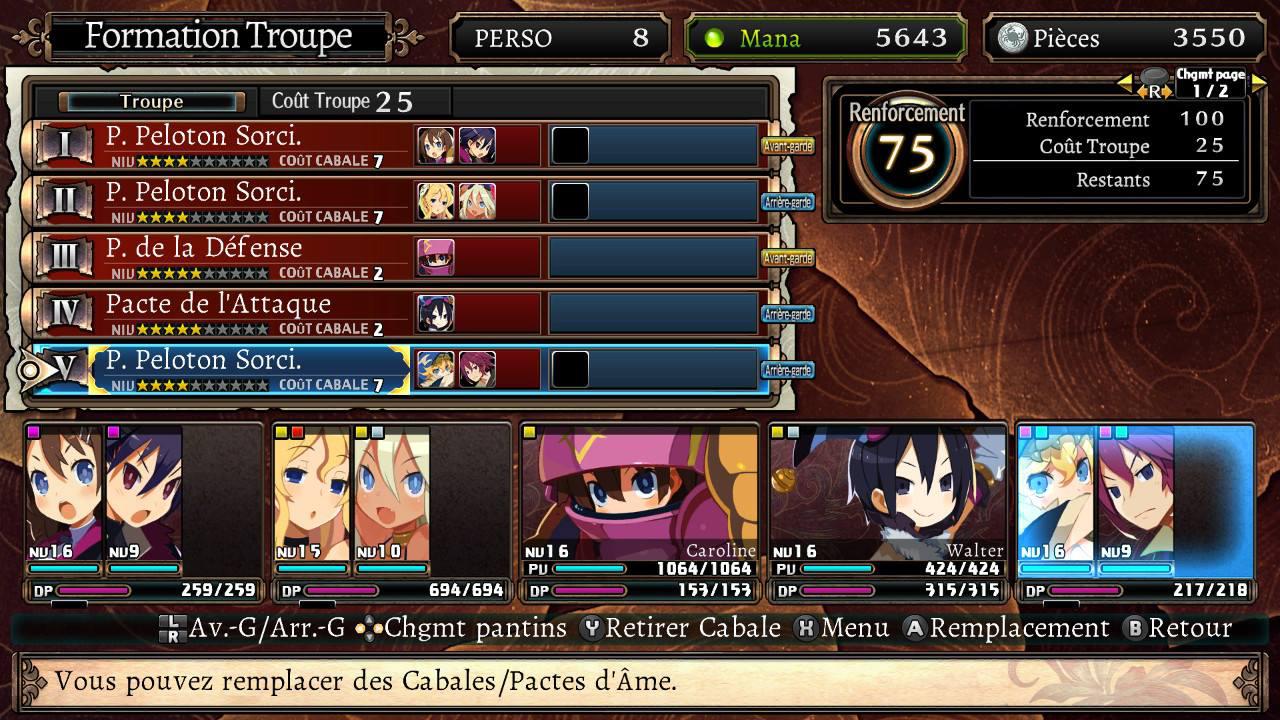This screenshot has height=720, width=1280.
Task: Choose the highlighted card with 217/218 DP
Action: tap(1134, 512)
